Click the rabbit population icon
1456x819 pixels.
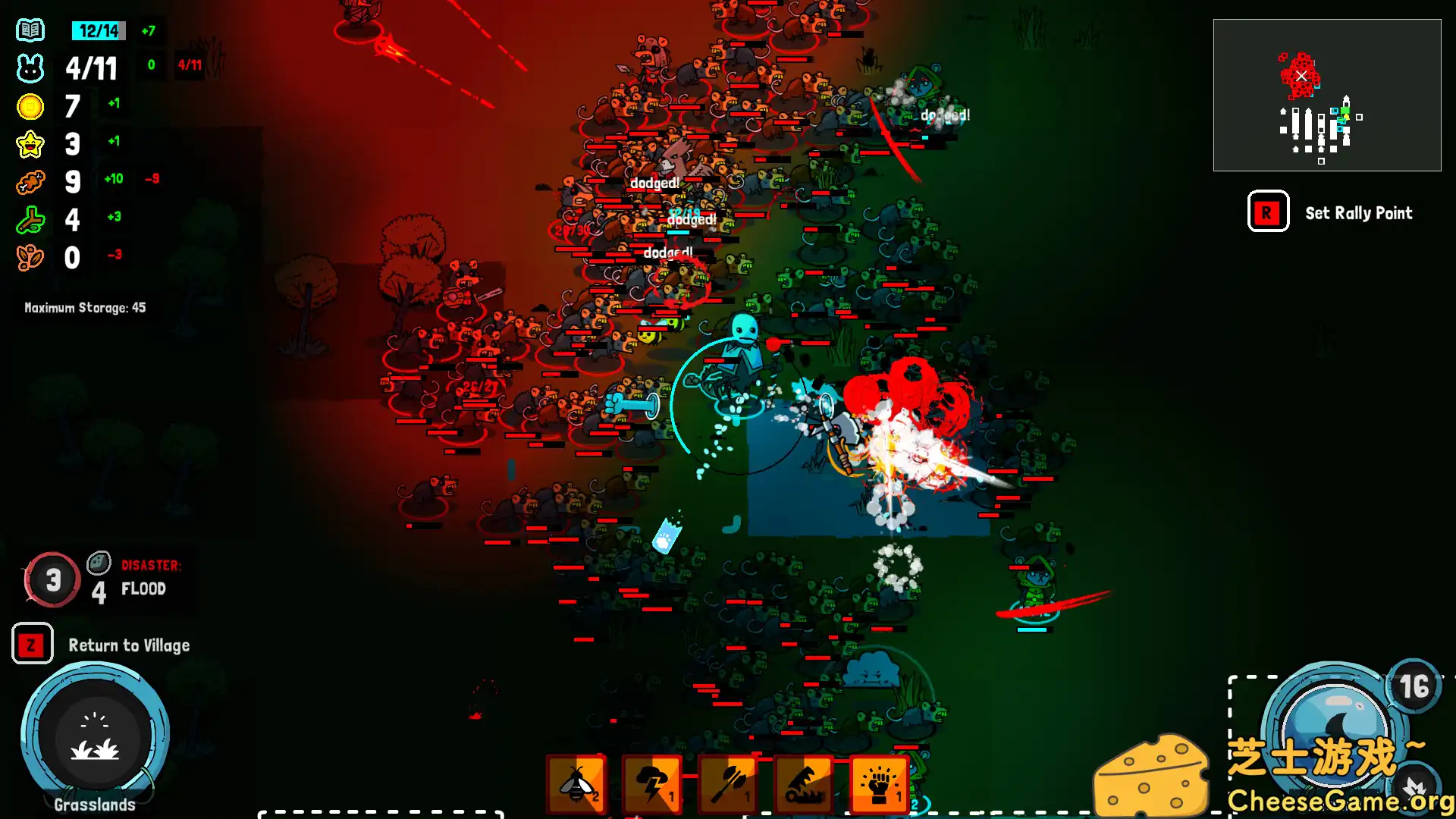[30, 68]
